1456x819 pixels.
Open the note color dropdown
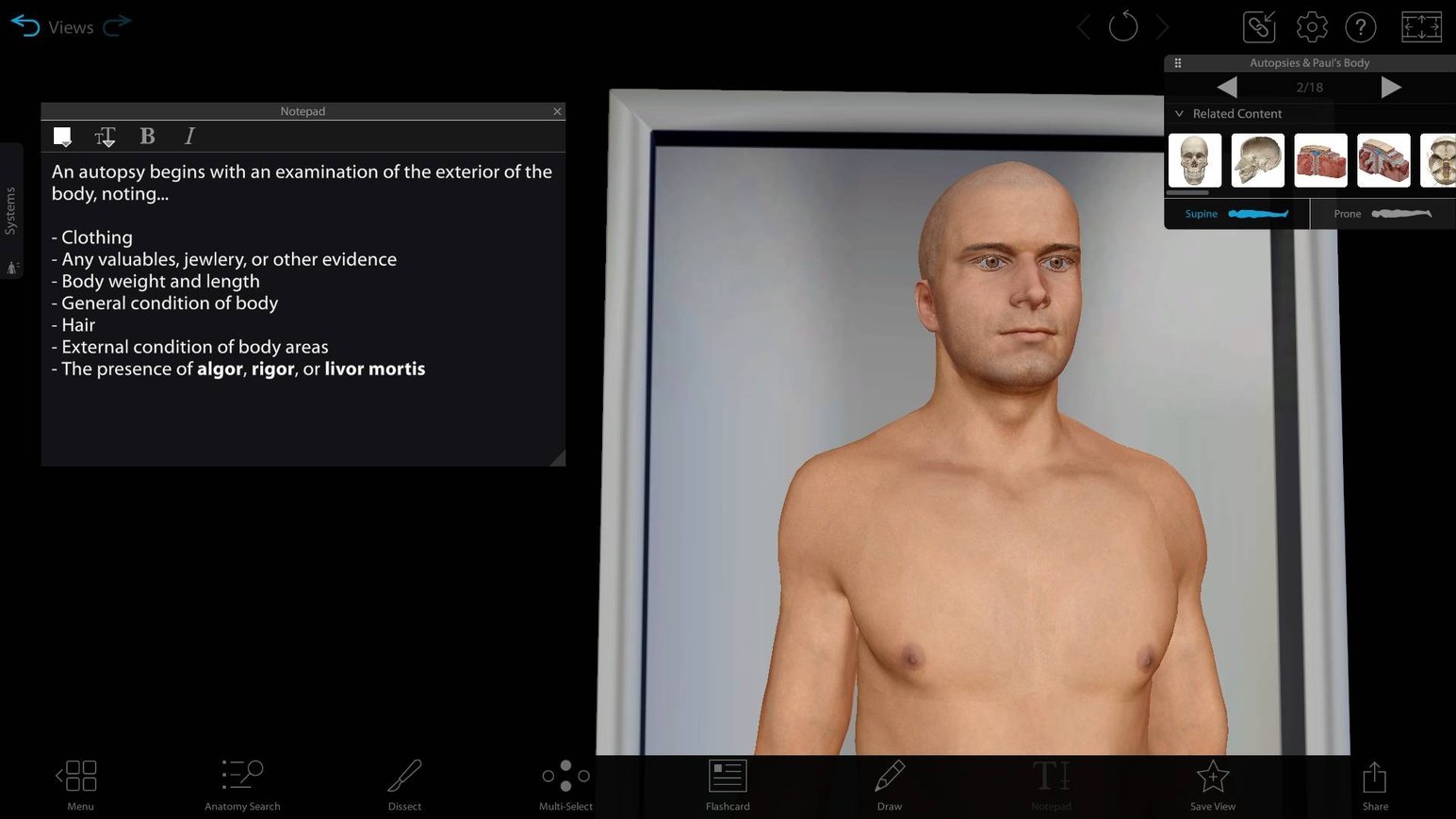(x=62, y=136)
